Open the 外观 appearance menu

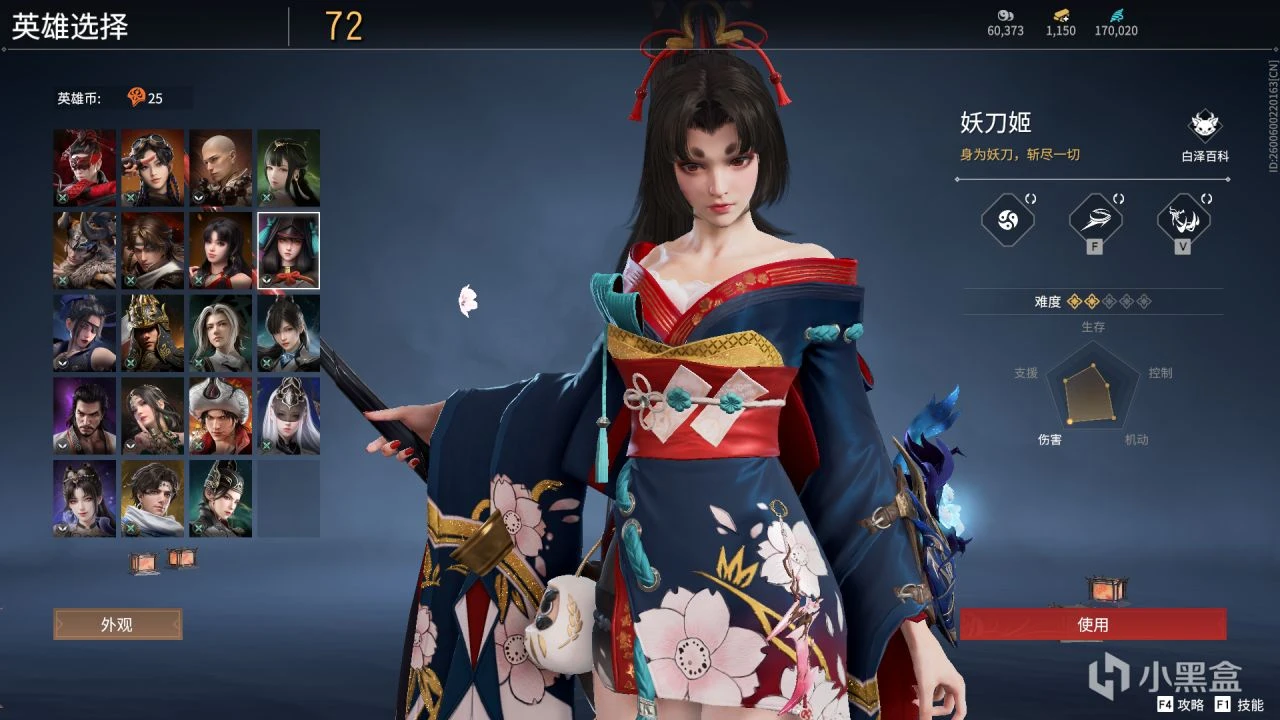[x=117, y=624]
